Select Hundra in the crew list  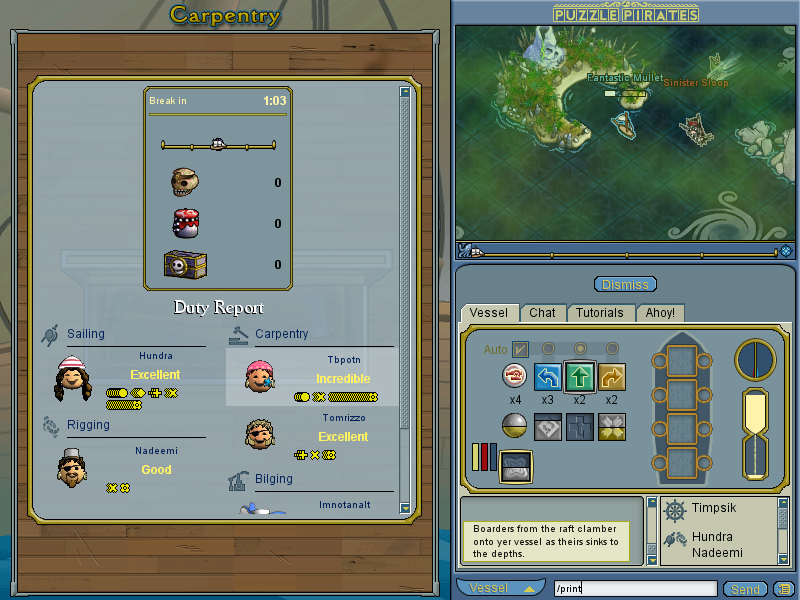coord(712,537)
